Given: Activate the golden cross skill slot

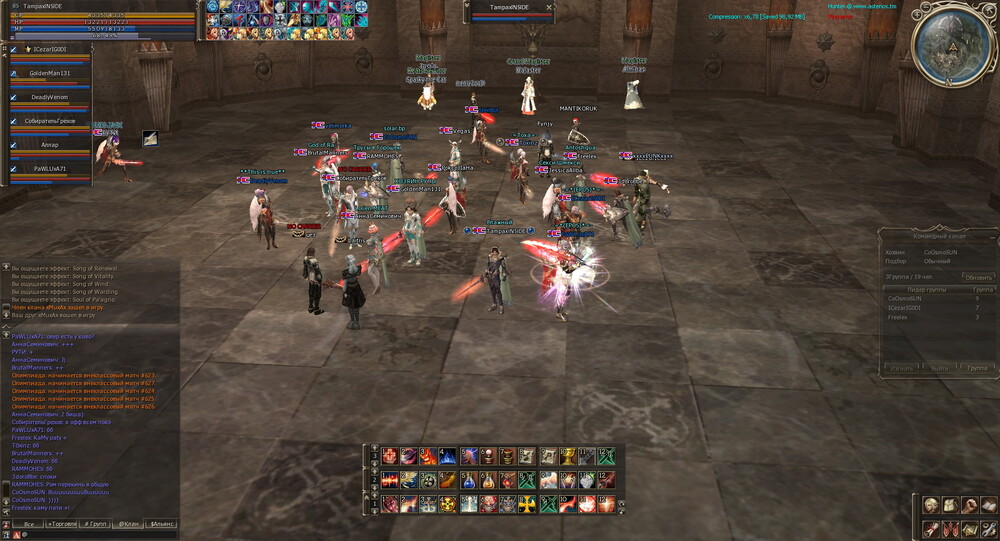Looking at the screenshot, I should point(527,504).
